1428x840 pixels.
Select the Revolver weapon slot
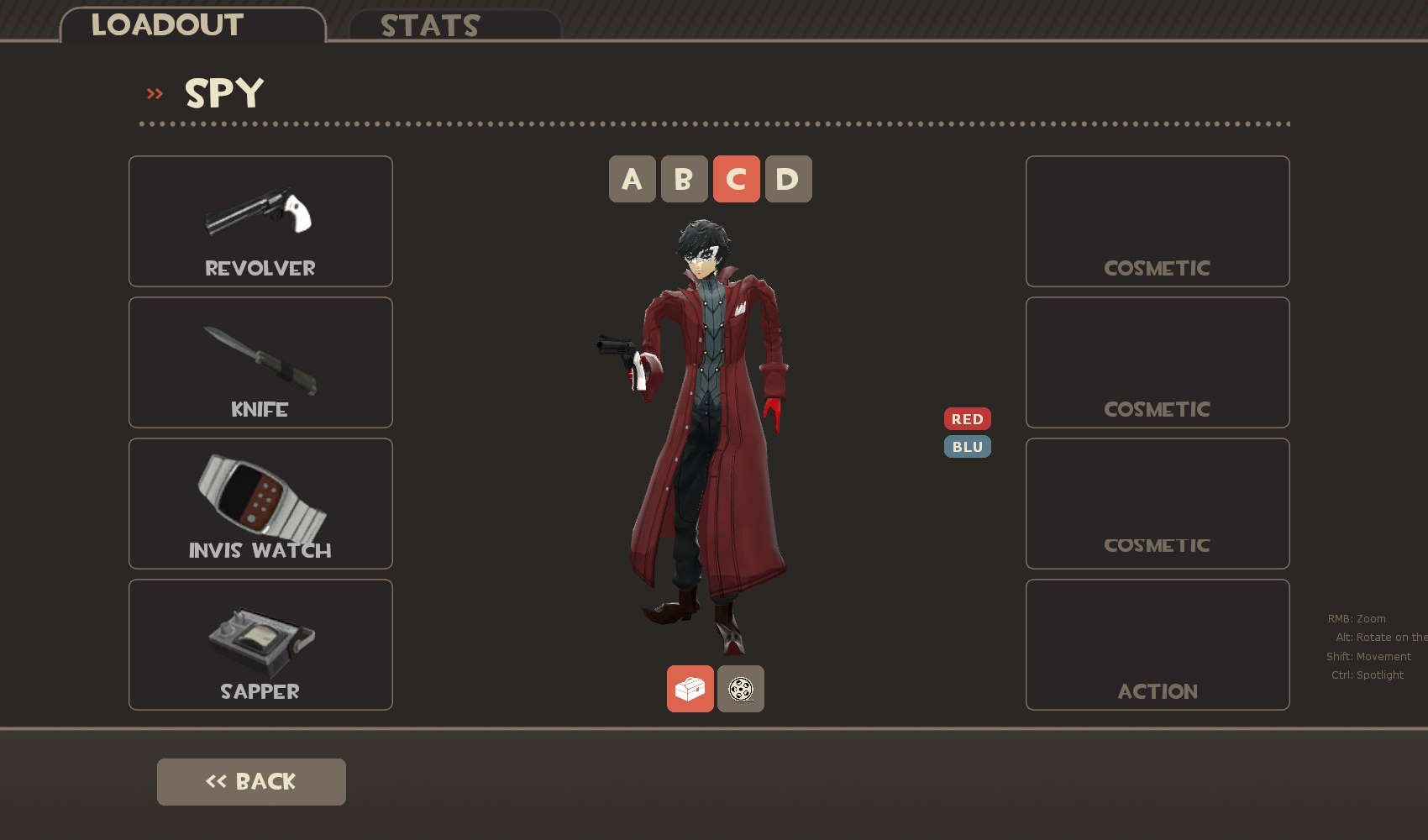coord(260,221)
